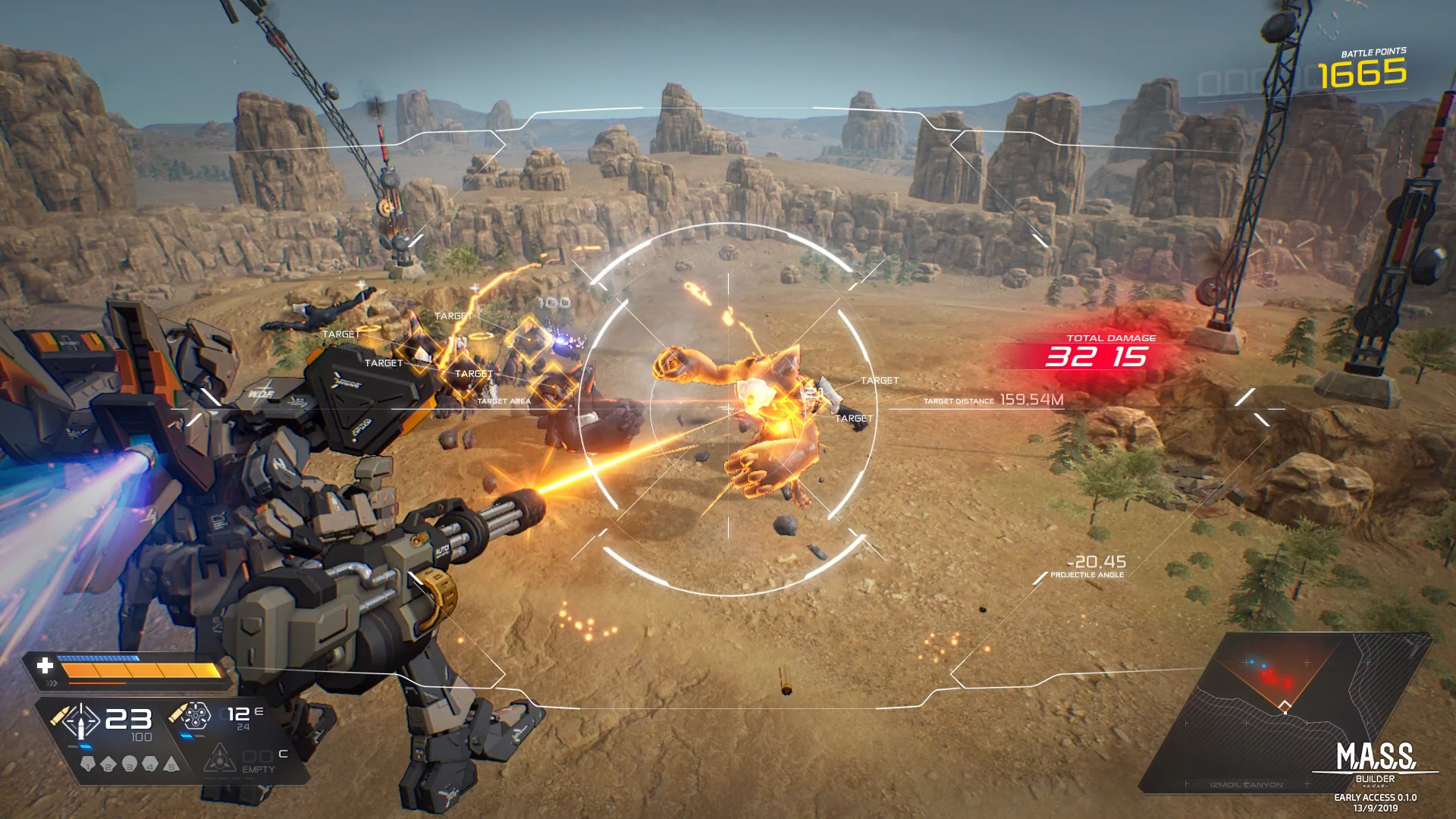Click the M.A.S.S. Builder logo text
This screenshot has width=1456, height=819.
1375,756
